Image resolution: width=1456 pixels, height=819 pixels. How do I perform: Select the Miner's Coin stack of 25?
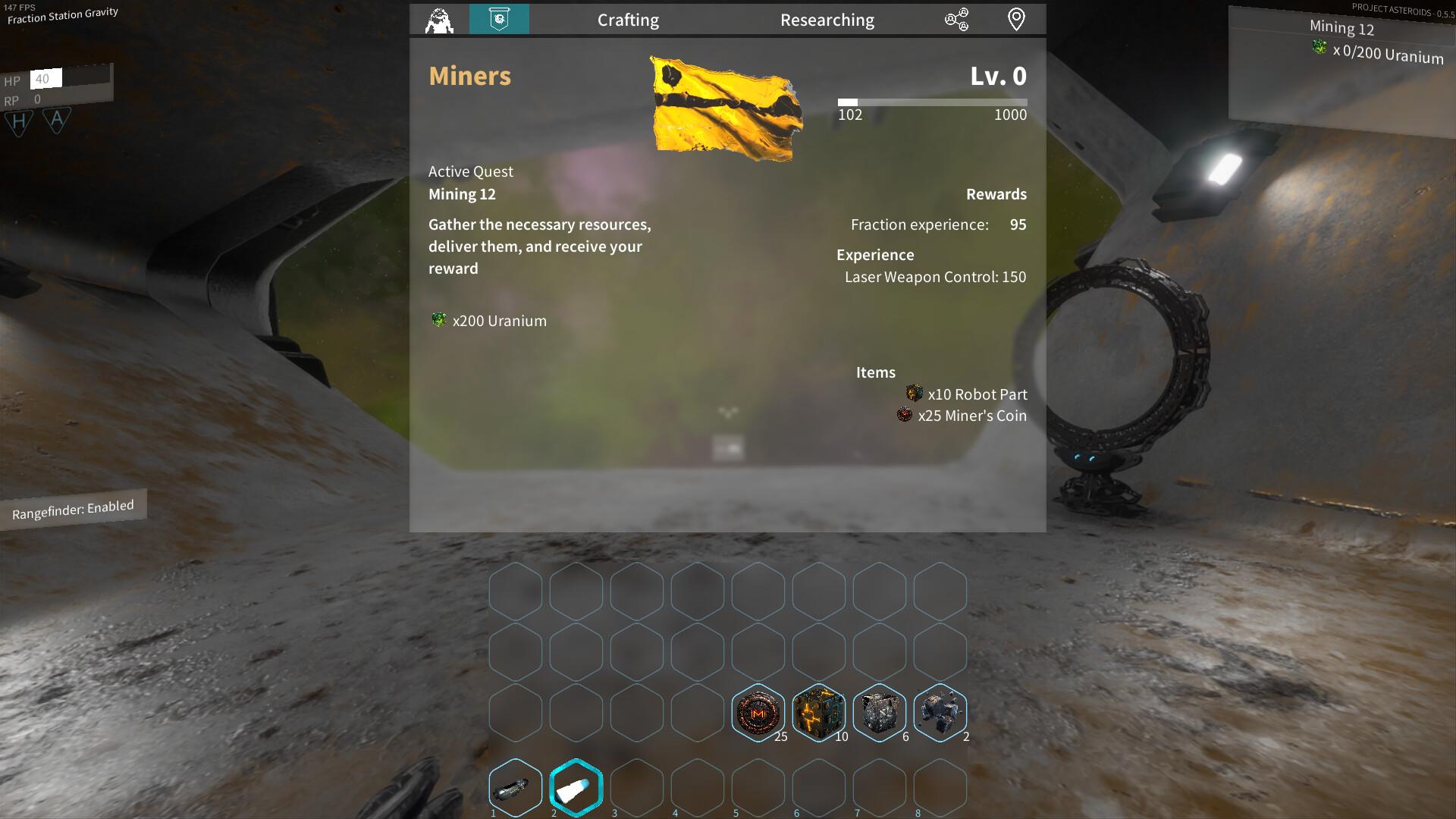click(x=758, y=712)
